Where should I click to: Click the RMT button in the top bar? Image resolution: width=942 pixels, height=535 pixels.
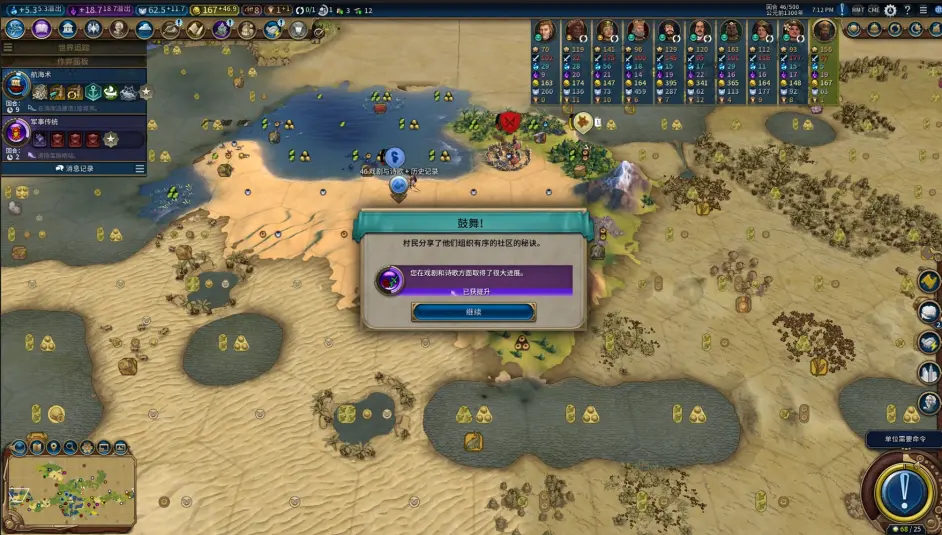coord(857,10)
